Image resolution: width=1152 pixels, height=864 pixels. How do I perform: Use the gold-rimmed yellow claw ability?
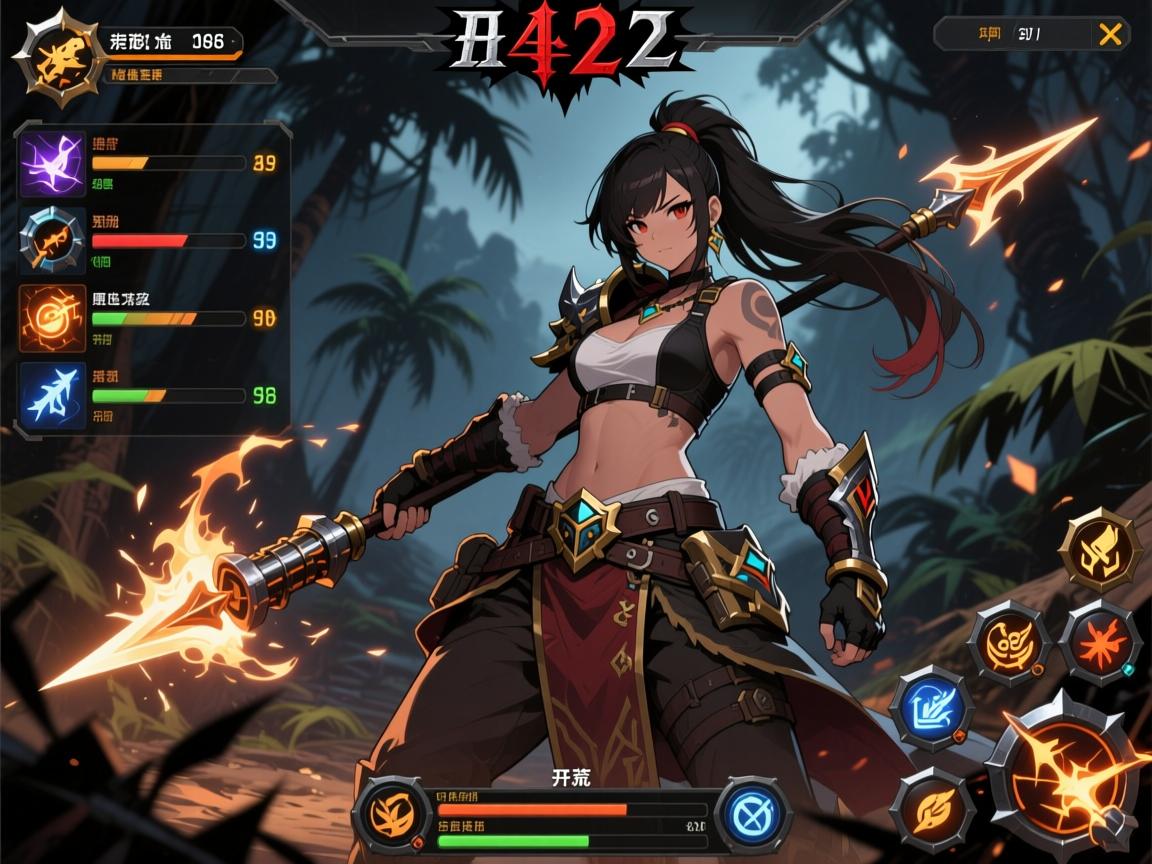(1100, 549)
